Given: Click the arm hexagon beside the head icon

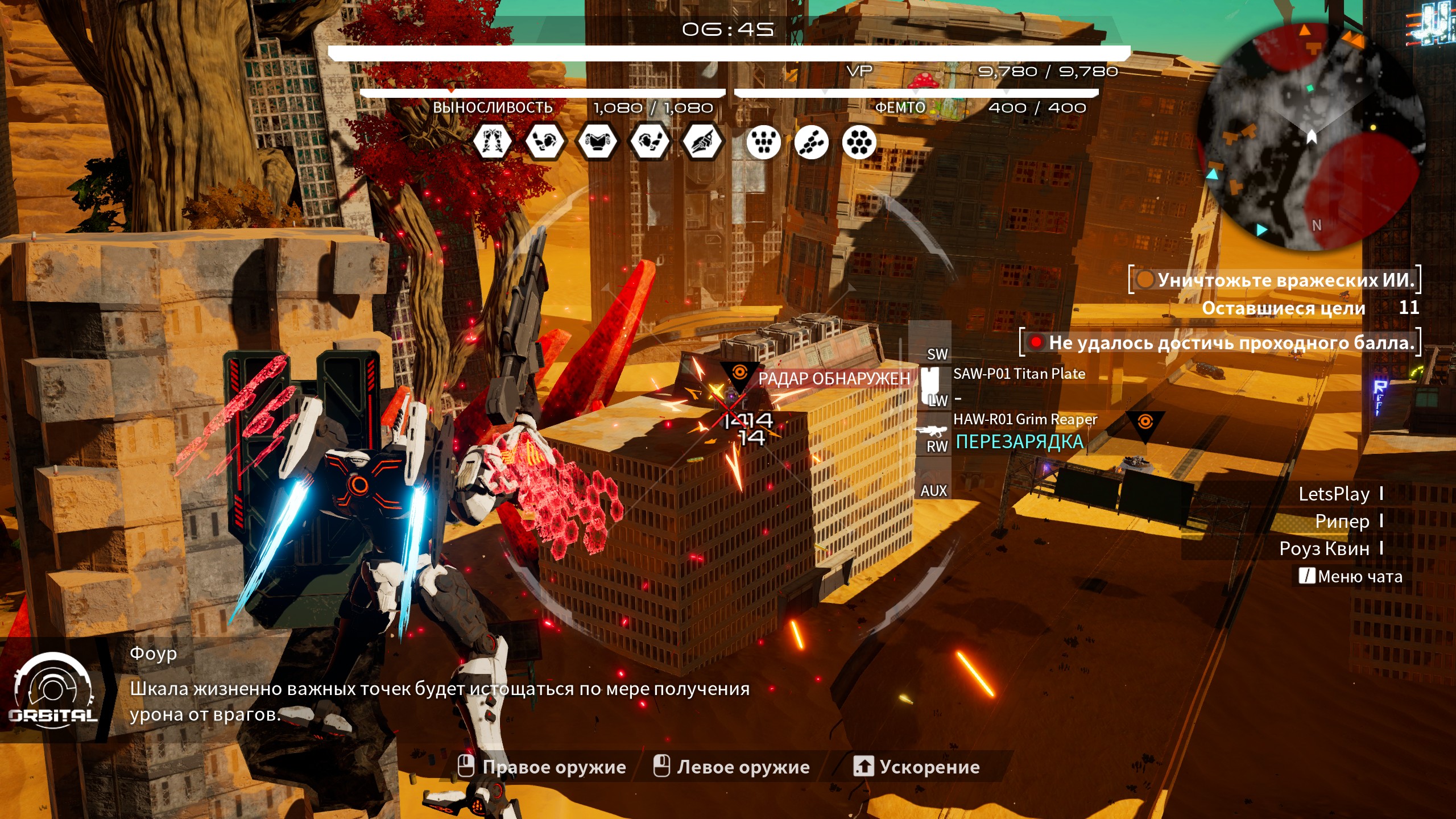Looking at the screenshot, I should (x=649, y=141).
